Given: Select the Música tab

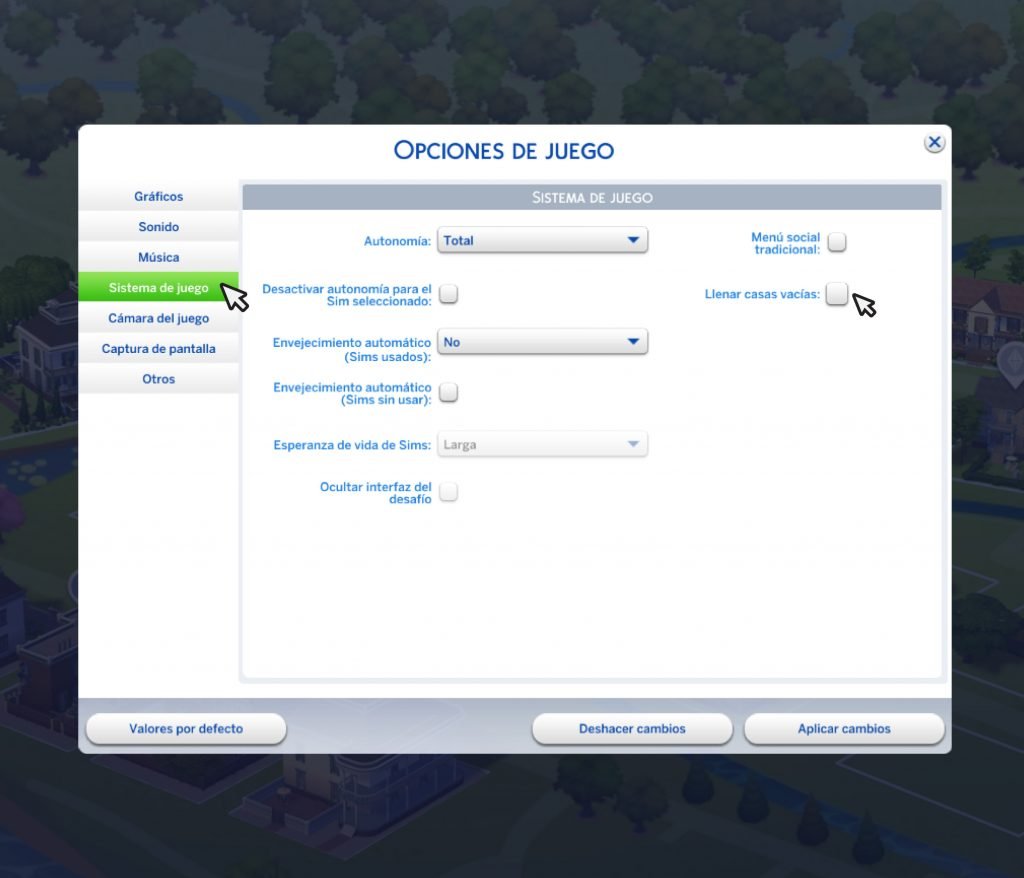Looking at the screenshot, I should (159, 258).
